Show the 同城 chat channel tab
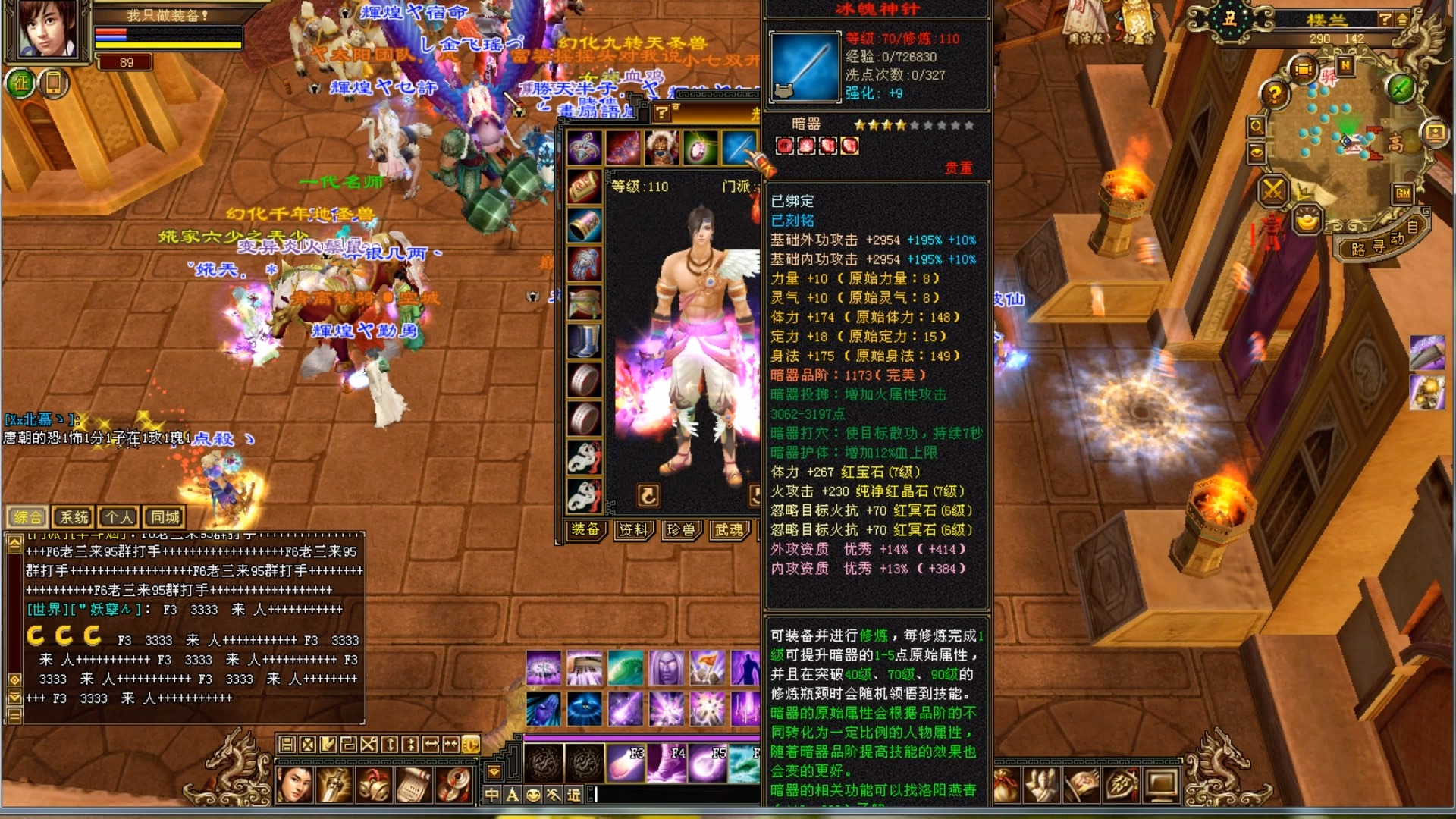Image resolution: width=1456 pixels, height=819 pixels. coord(165,517)
